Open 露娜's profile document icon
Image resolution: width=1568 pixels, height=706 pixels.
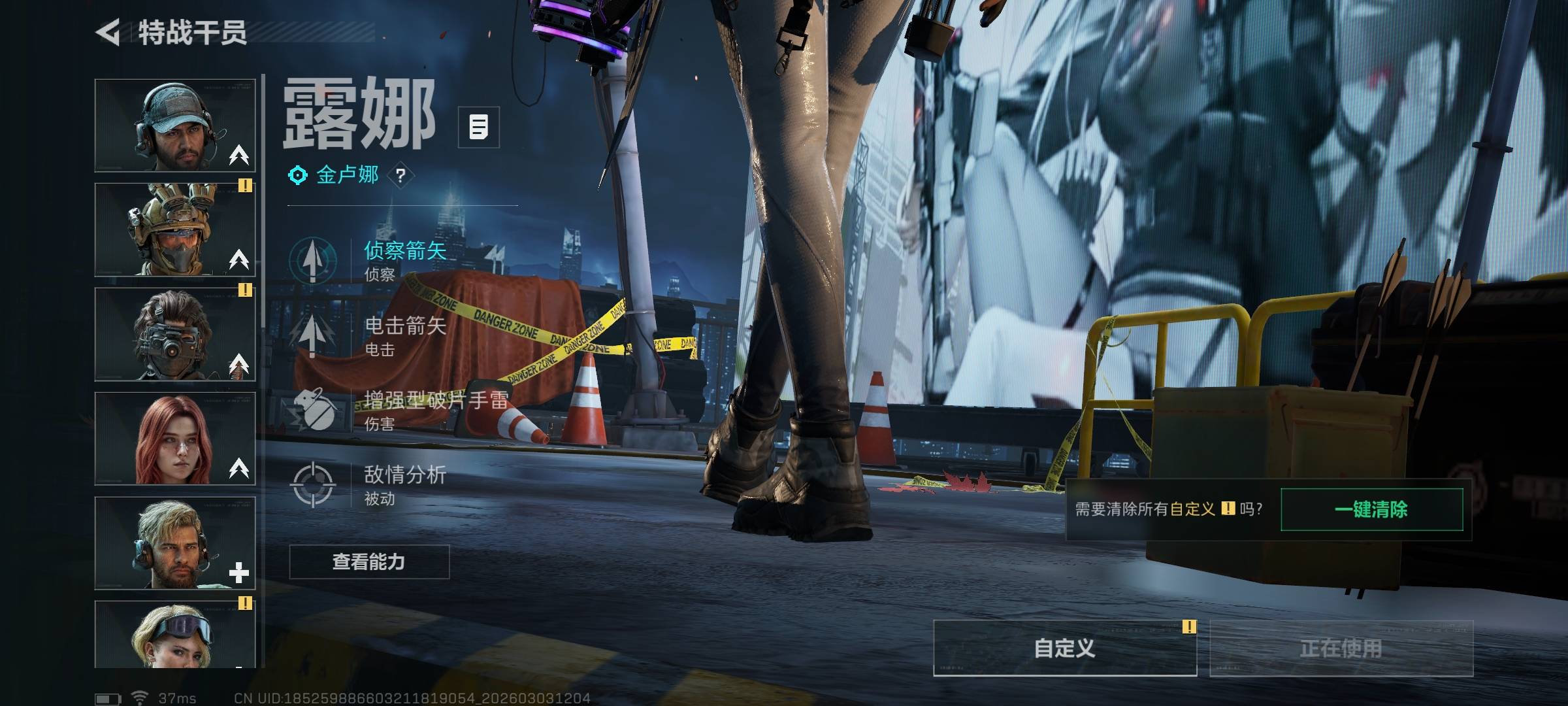[479, 127]
